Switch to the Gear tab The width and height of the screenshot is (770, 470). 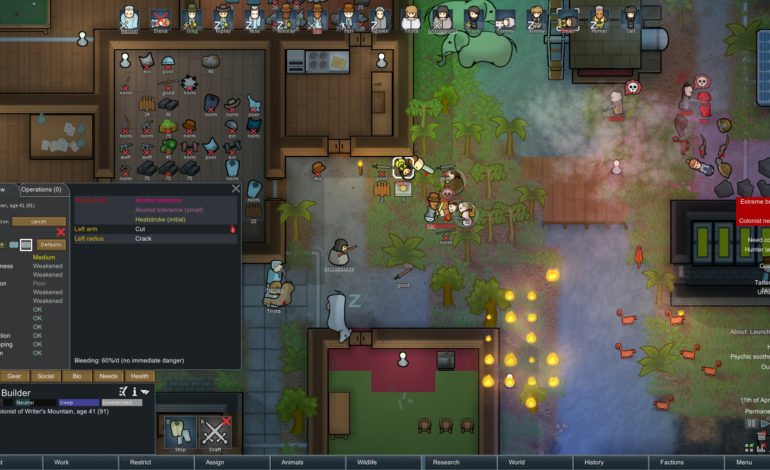(x=14, y=376)
